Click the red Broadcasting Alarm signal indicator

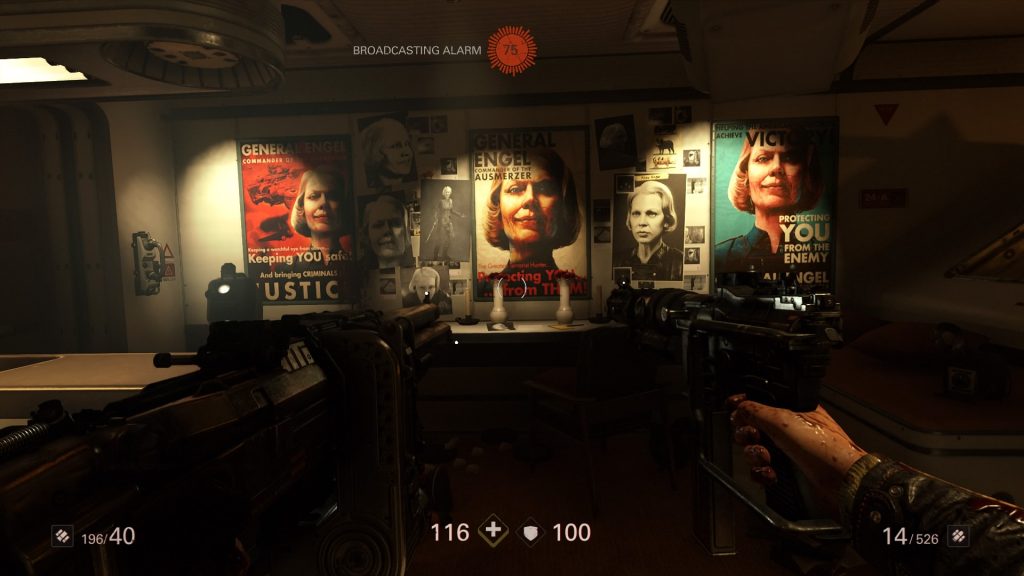(511, 49)
